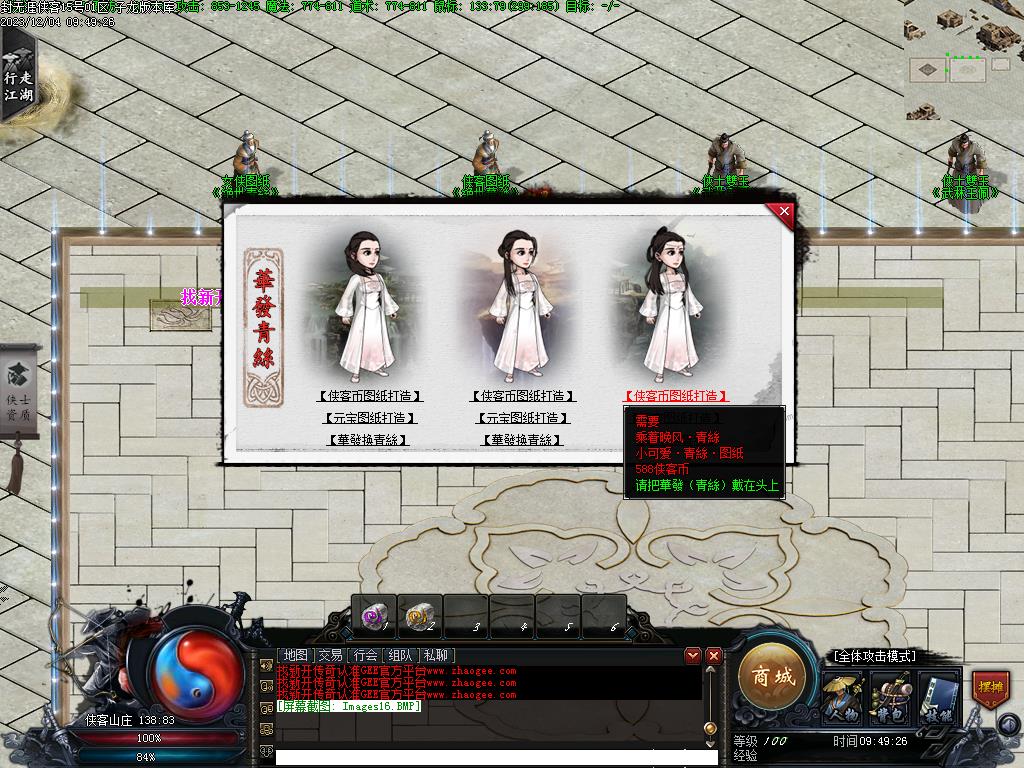Switch chat to the 交易 tab
Viewport: 1024px width, 768px height.
(x=330, y=655)
